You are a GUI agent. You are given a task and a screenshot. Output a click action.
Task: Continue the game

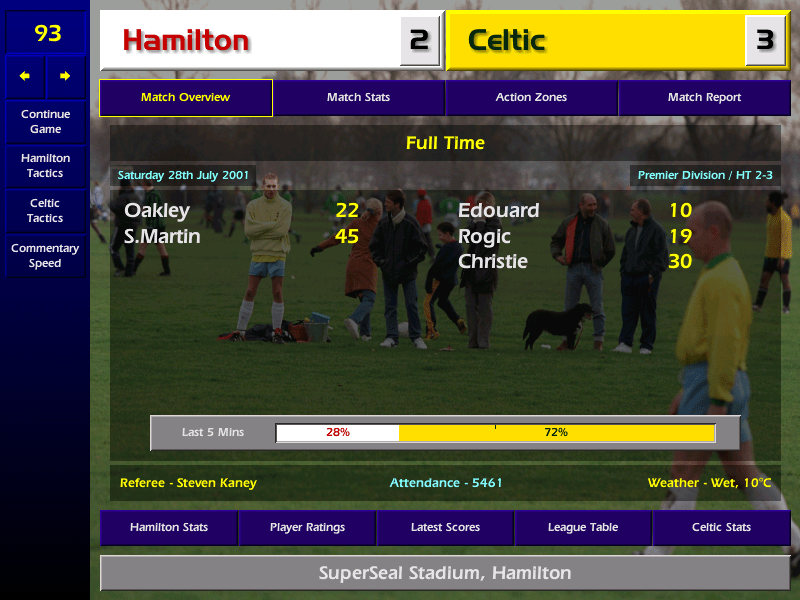tap(45, 121)
